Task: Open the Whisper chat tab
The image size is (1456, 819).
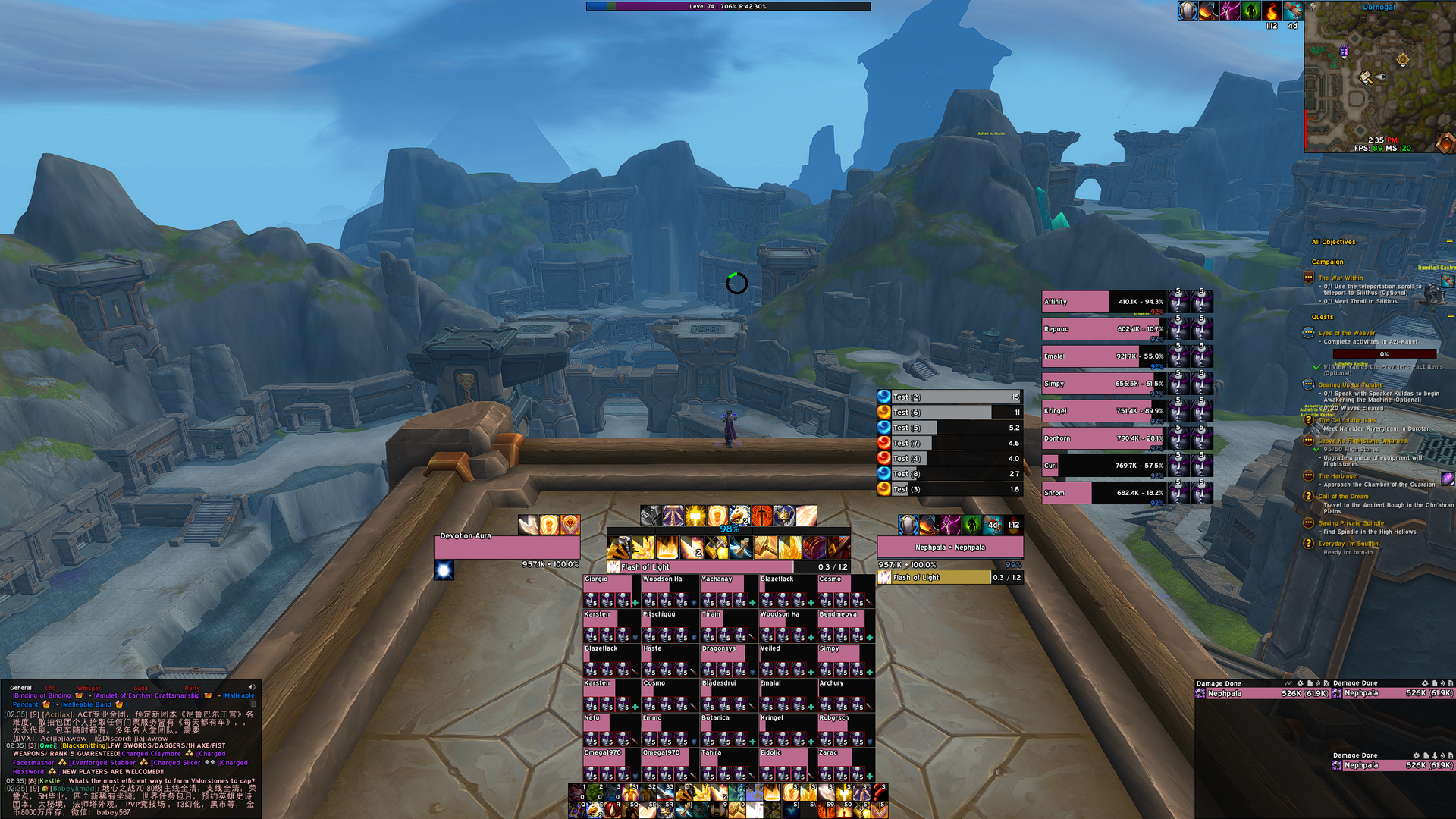Action: click(89, 688)
